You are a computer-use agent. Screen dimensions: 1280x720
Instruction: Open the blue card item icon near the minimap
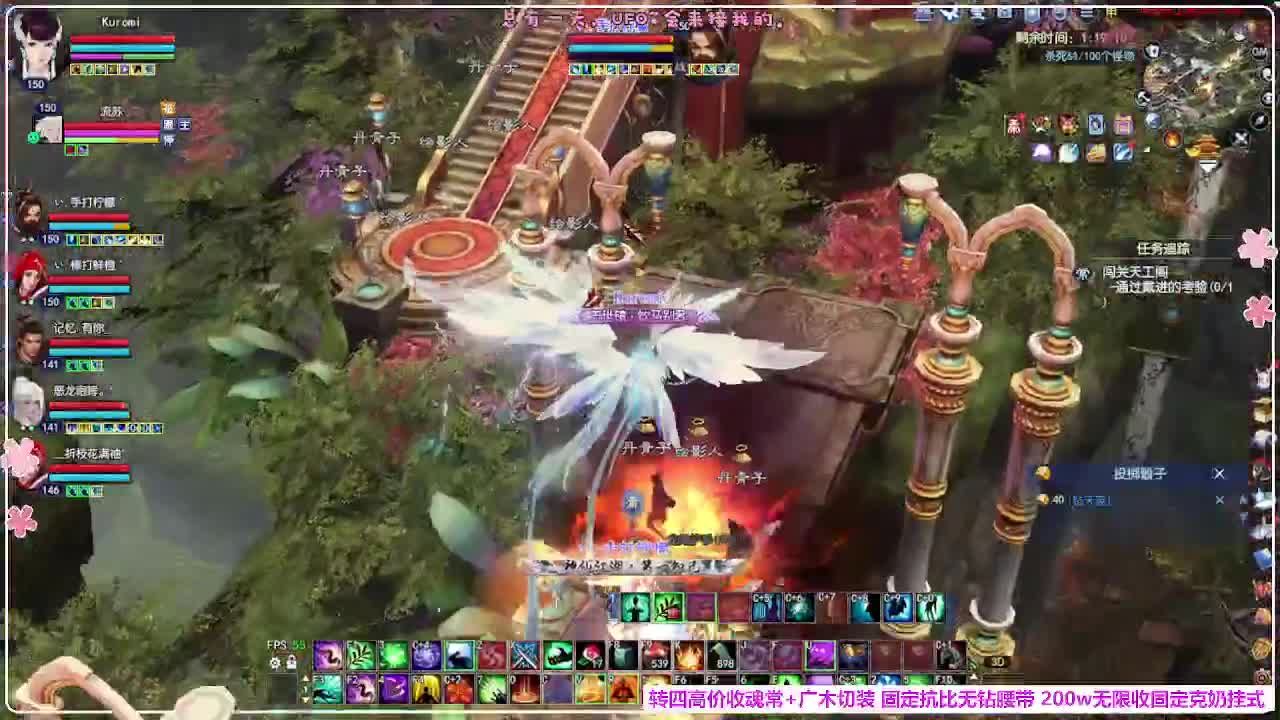[x=1096, y=124]
